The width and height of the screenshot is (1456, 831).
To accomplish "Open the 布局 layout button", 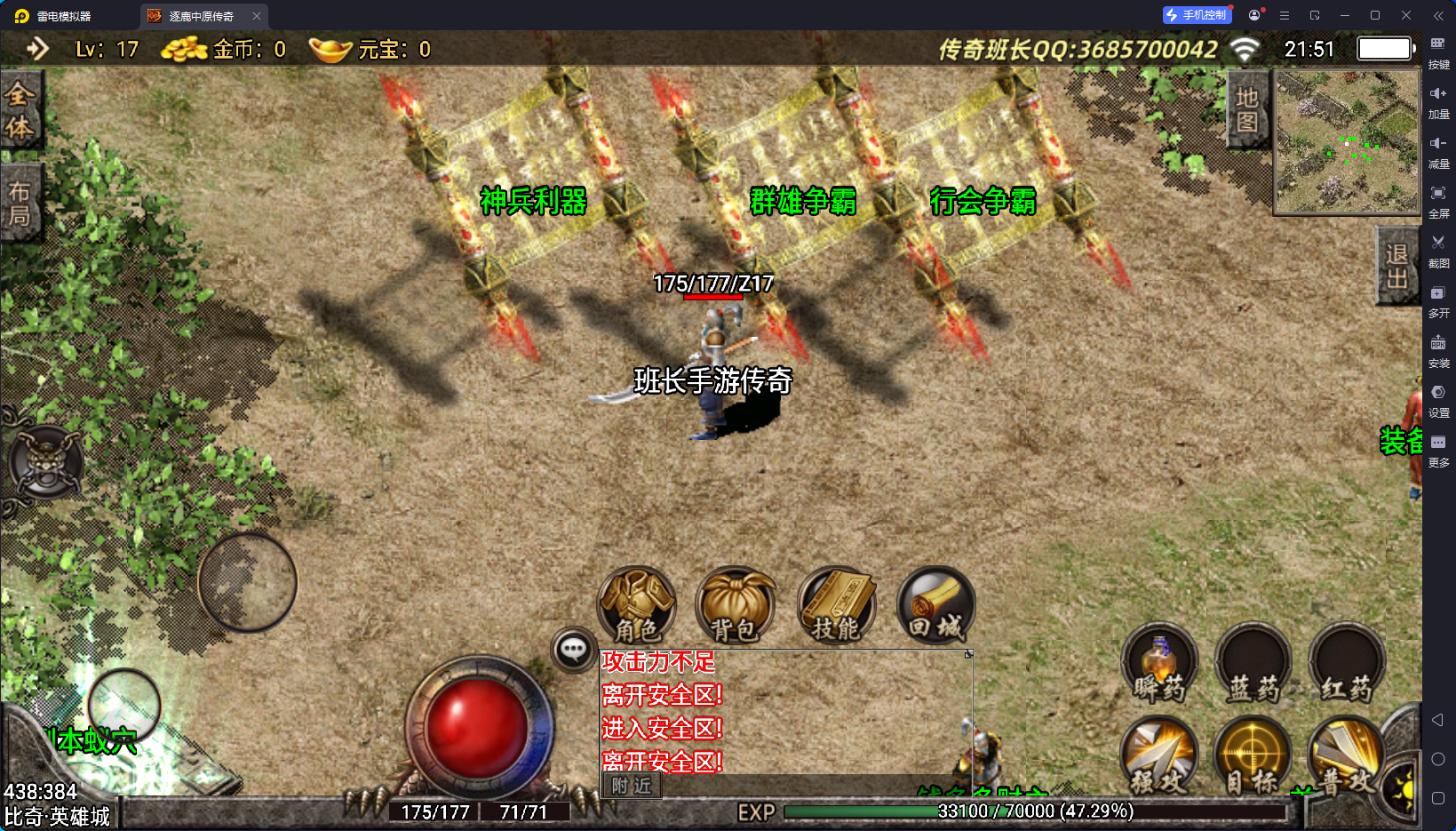I will point(20,204).
